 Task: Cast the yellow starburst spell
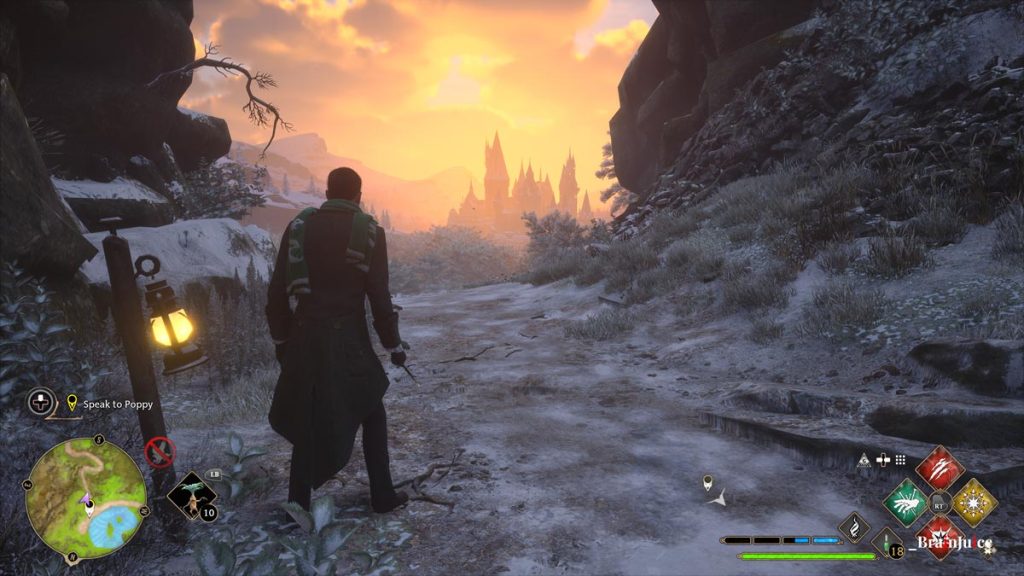(x=973, y=502)
